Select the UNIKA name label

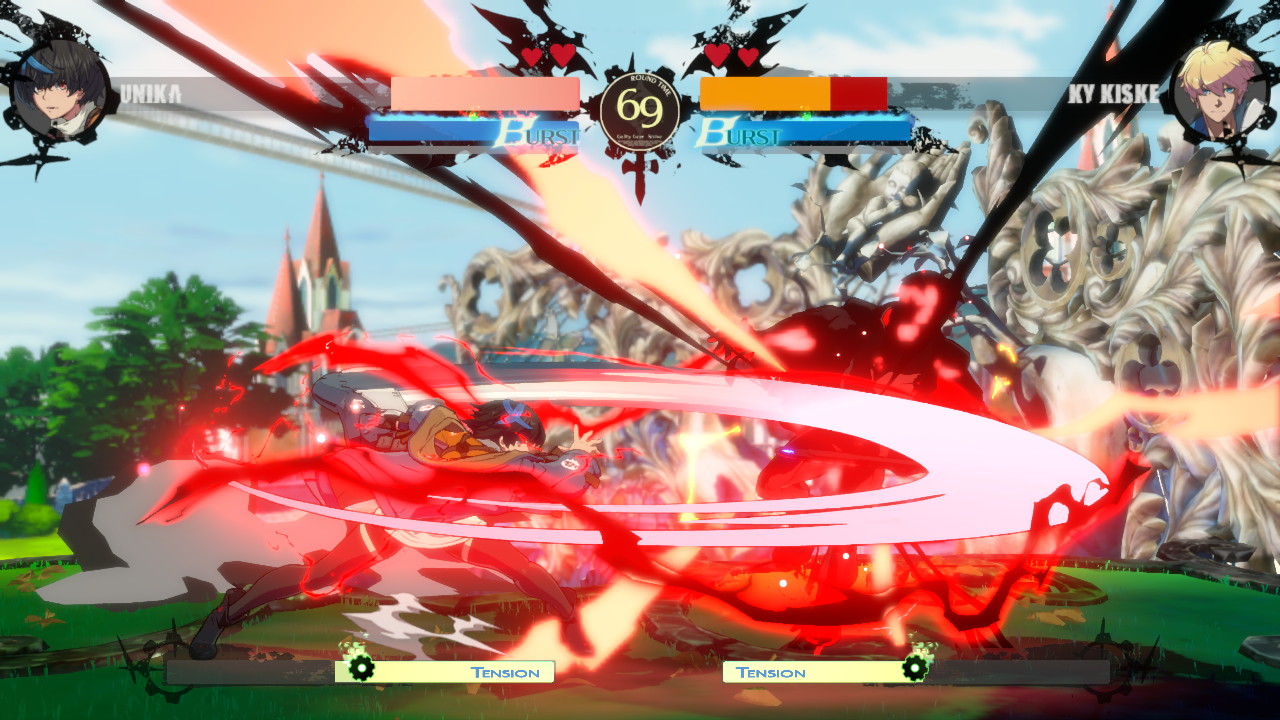point(152,93)
